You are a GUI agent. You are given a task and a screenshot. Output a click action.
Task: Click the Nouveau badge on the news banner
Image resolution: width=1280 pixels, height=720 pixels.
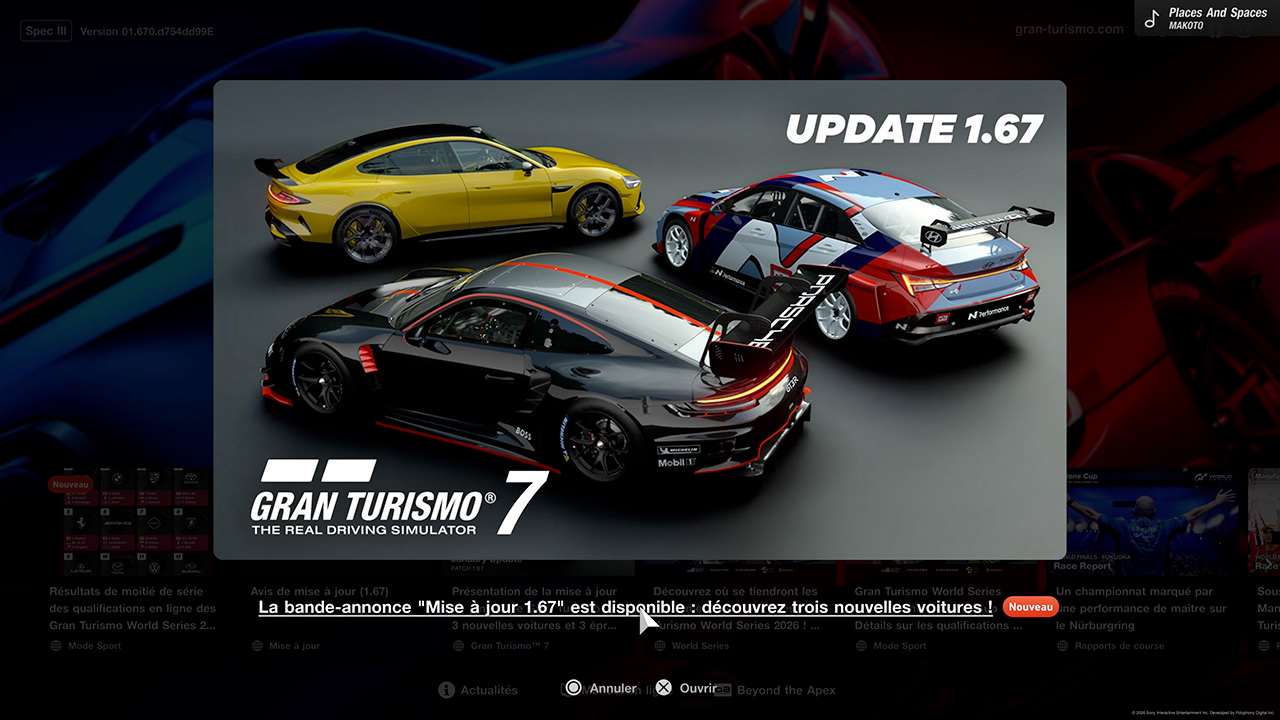[1030, 606]
